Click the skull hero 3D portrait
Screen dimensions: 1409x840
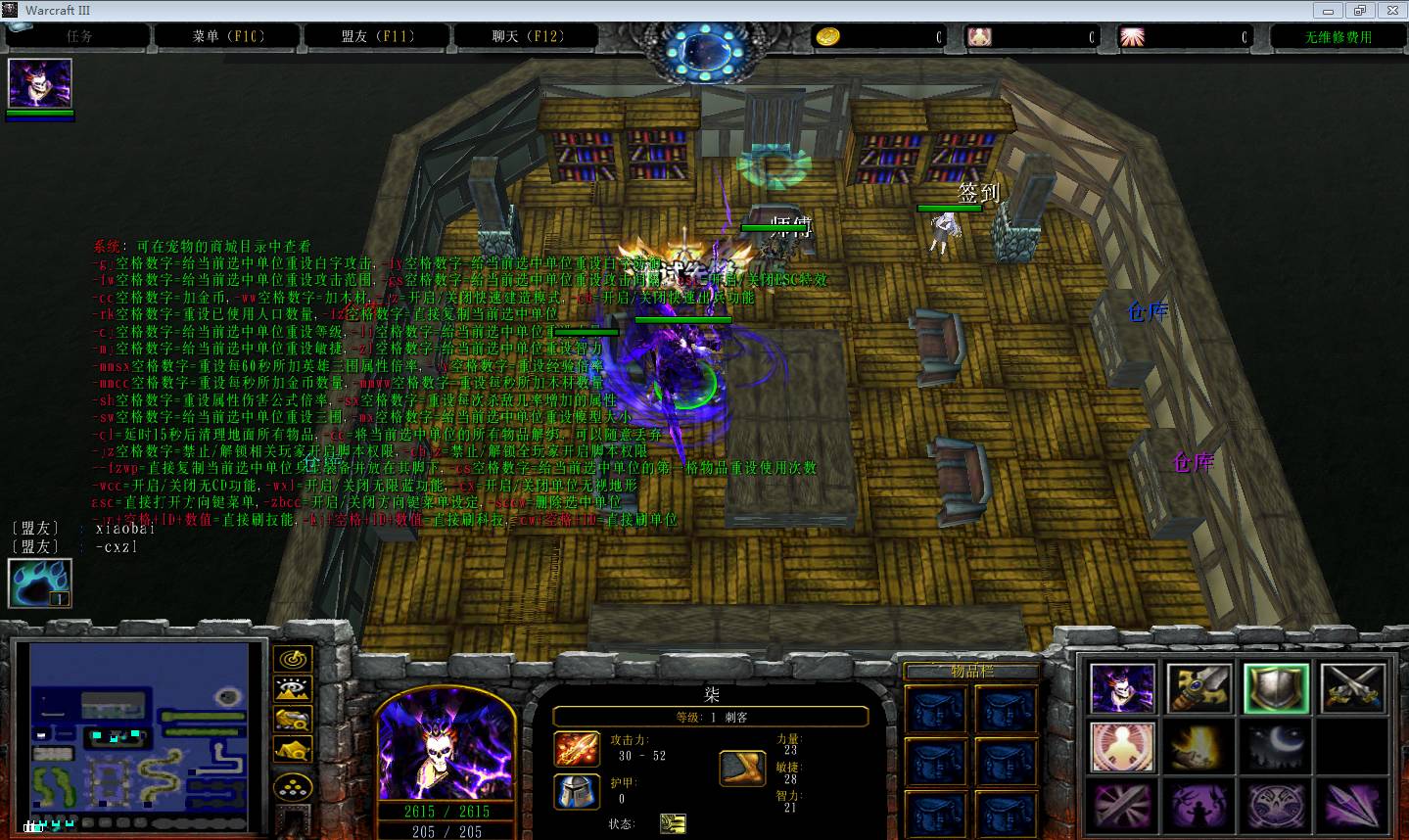point(446,744)
